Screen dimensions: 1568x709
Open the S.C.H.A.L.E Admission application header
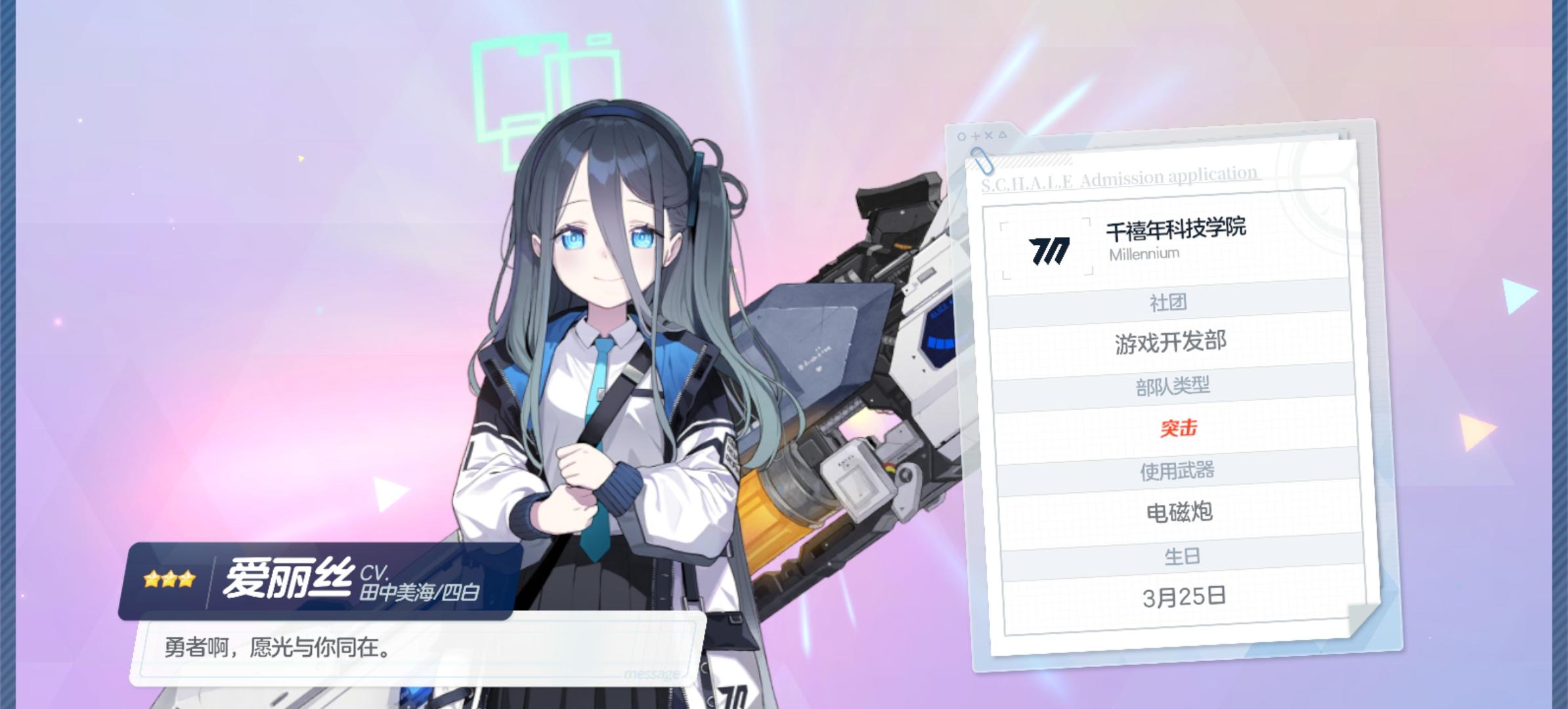coord(1118,179)
